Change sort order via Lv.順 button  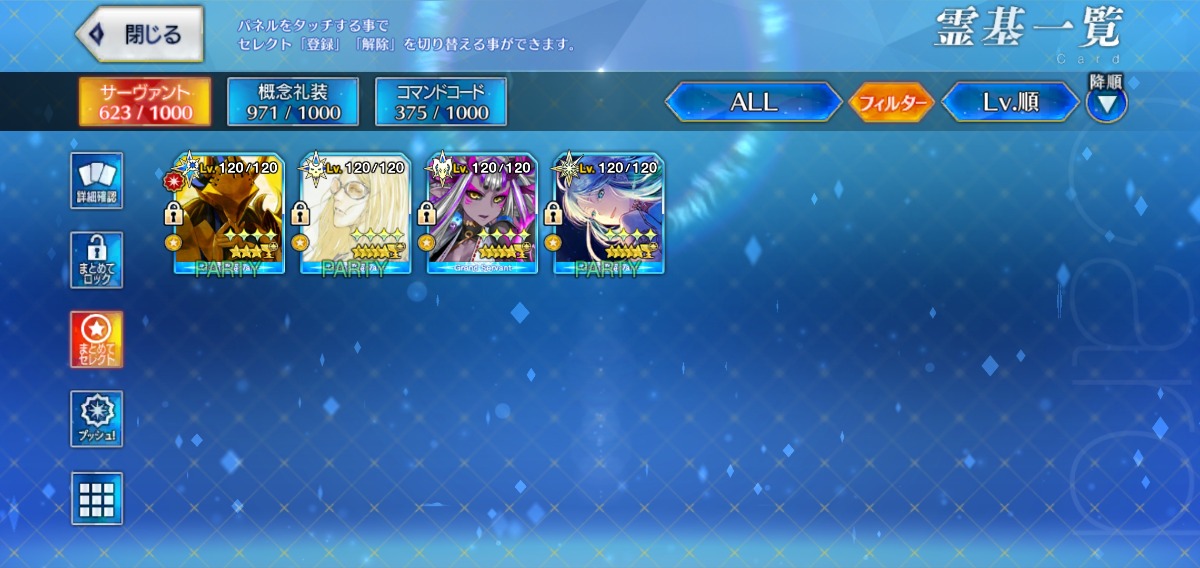[1012, 102]
